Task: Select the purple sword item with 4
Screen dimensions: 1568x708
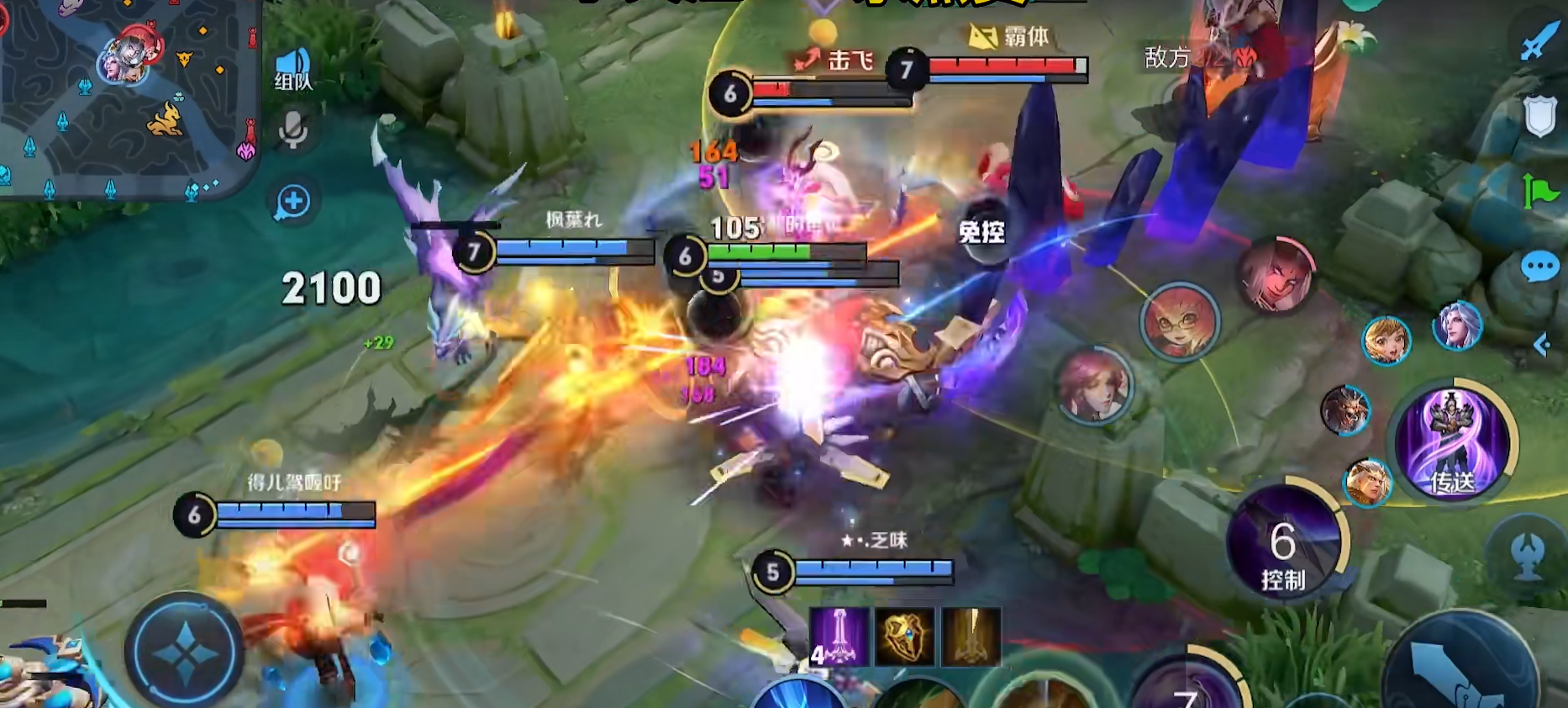Action: coord(838,637)
